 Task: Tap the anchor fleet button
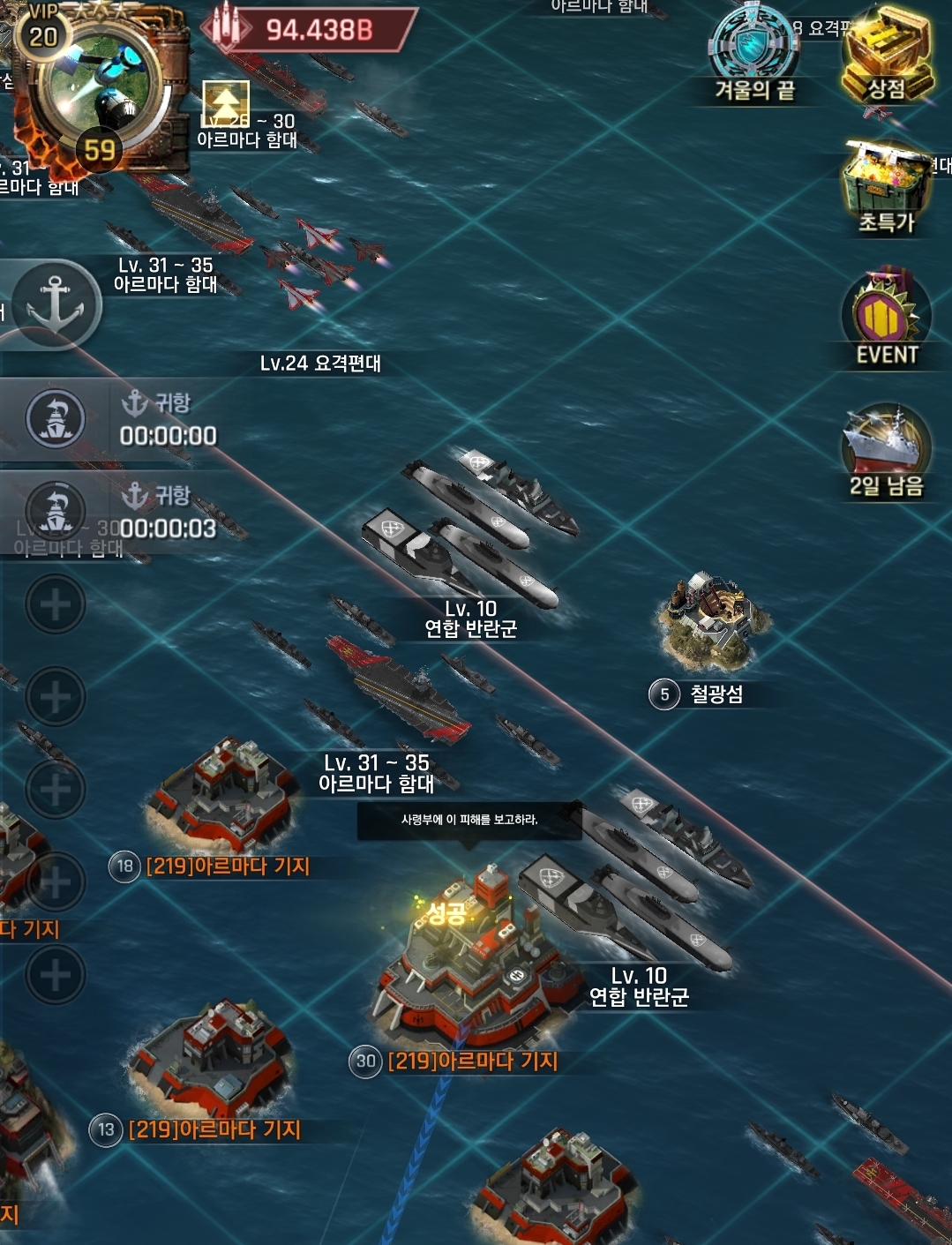[55, 304]
